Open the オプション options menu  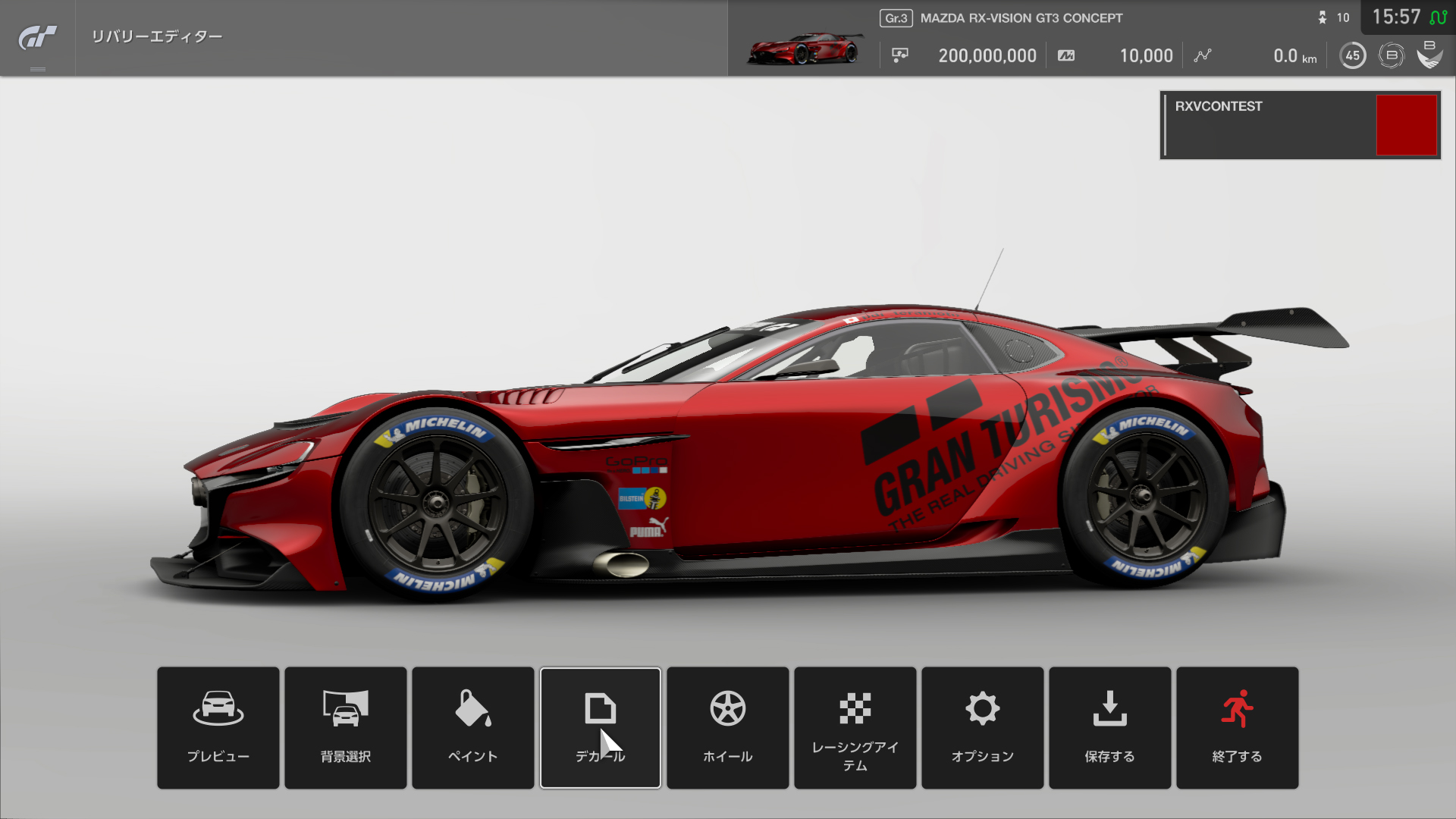(x=983, y=727)
